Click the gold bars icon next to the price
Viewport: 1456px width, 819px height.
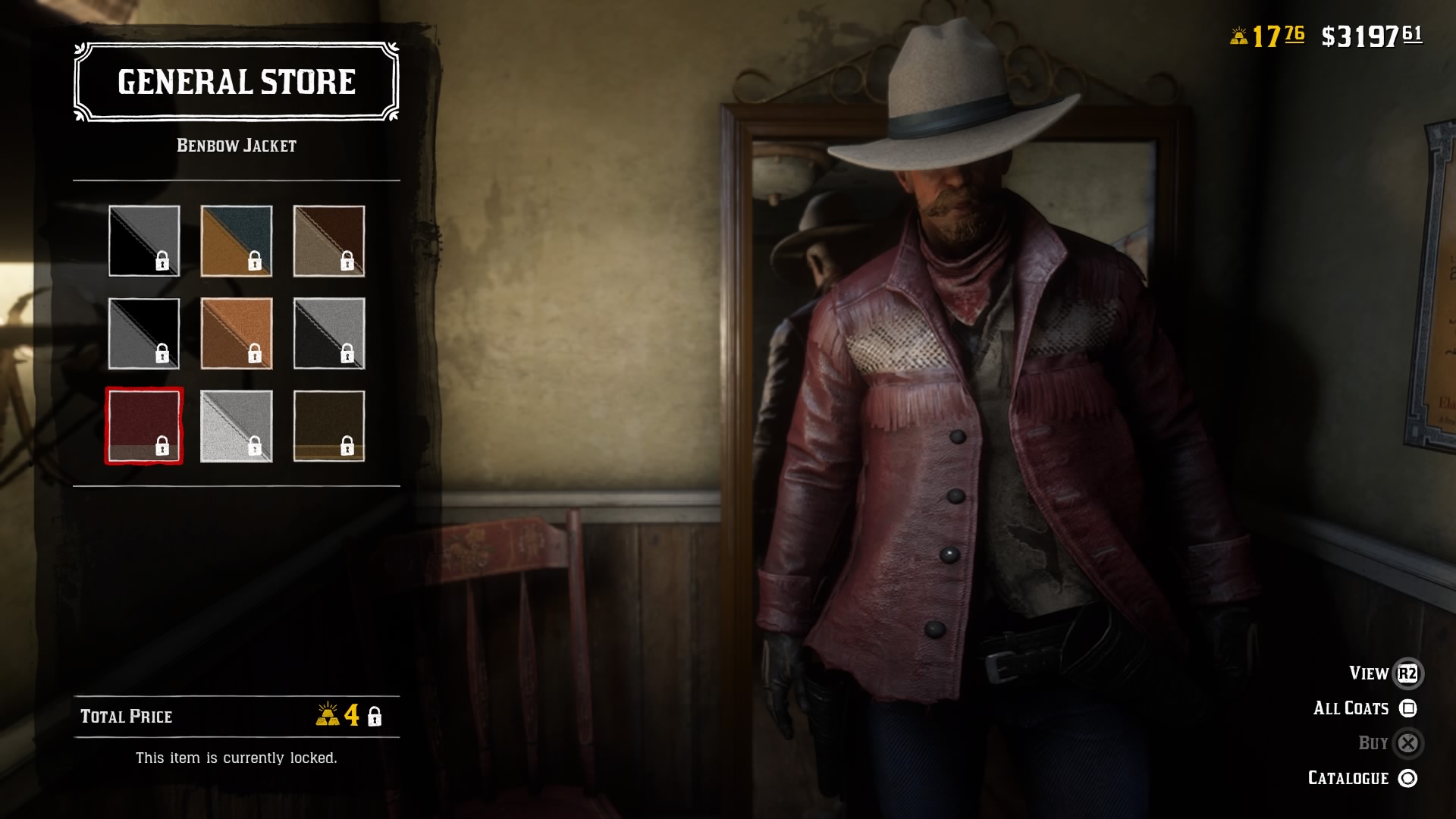(x=328, y=717)
